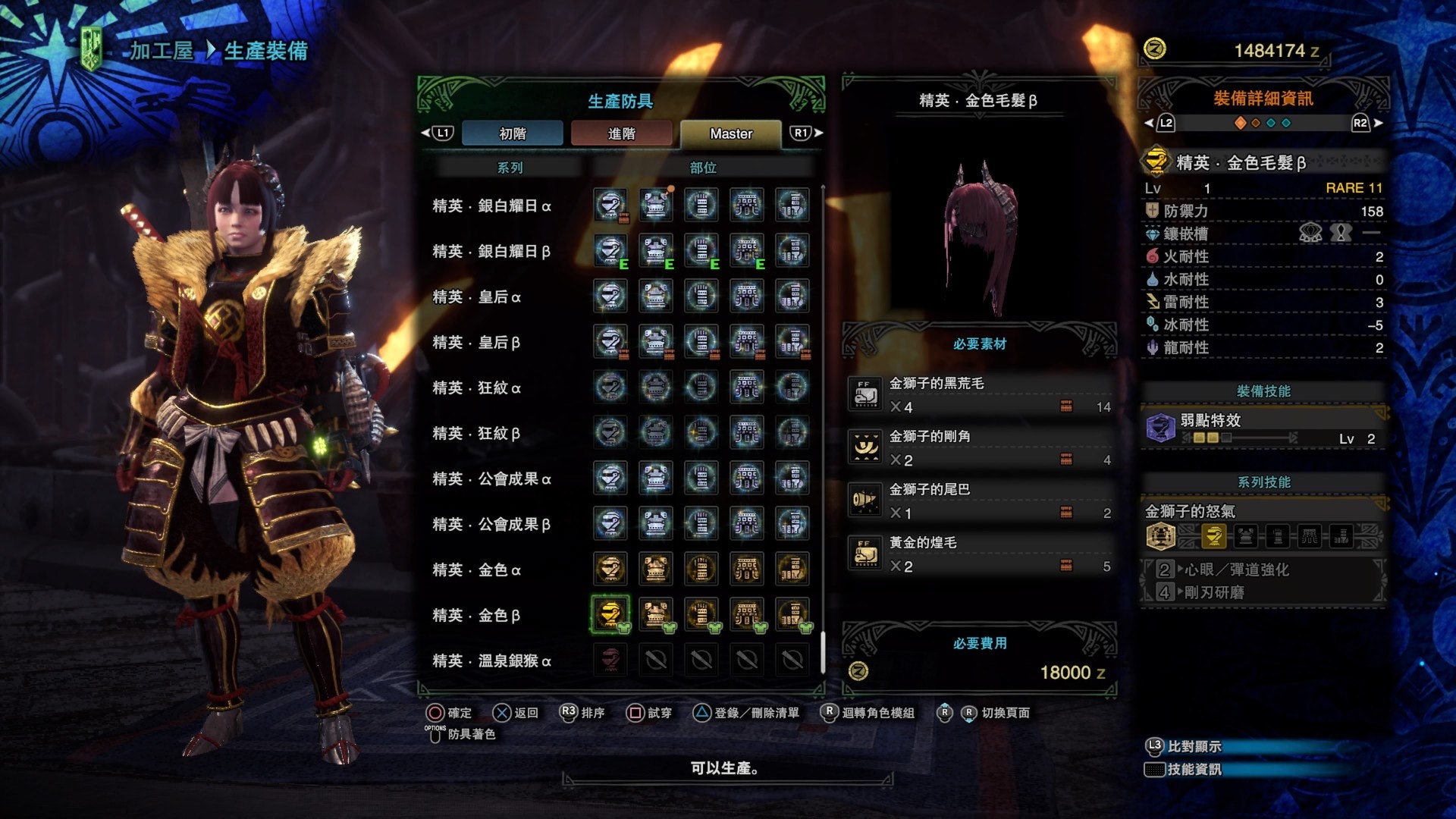The image size is (1456, 819).
Task: Switch to the 進階 armor tab
Action: [x=621, y=133]
